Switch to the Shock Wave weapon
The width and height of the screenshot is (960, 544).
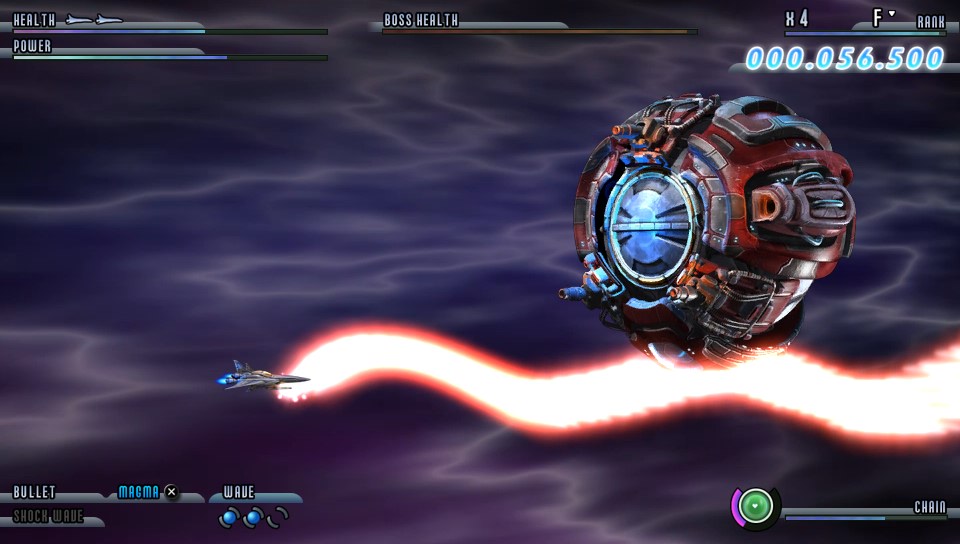pos(48,518)
